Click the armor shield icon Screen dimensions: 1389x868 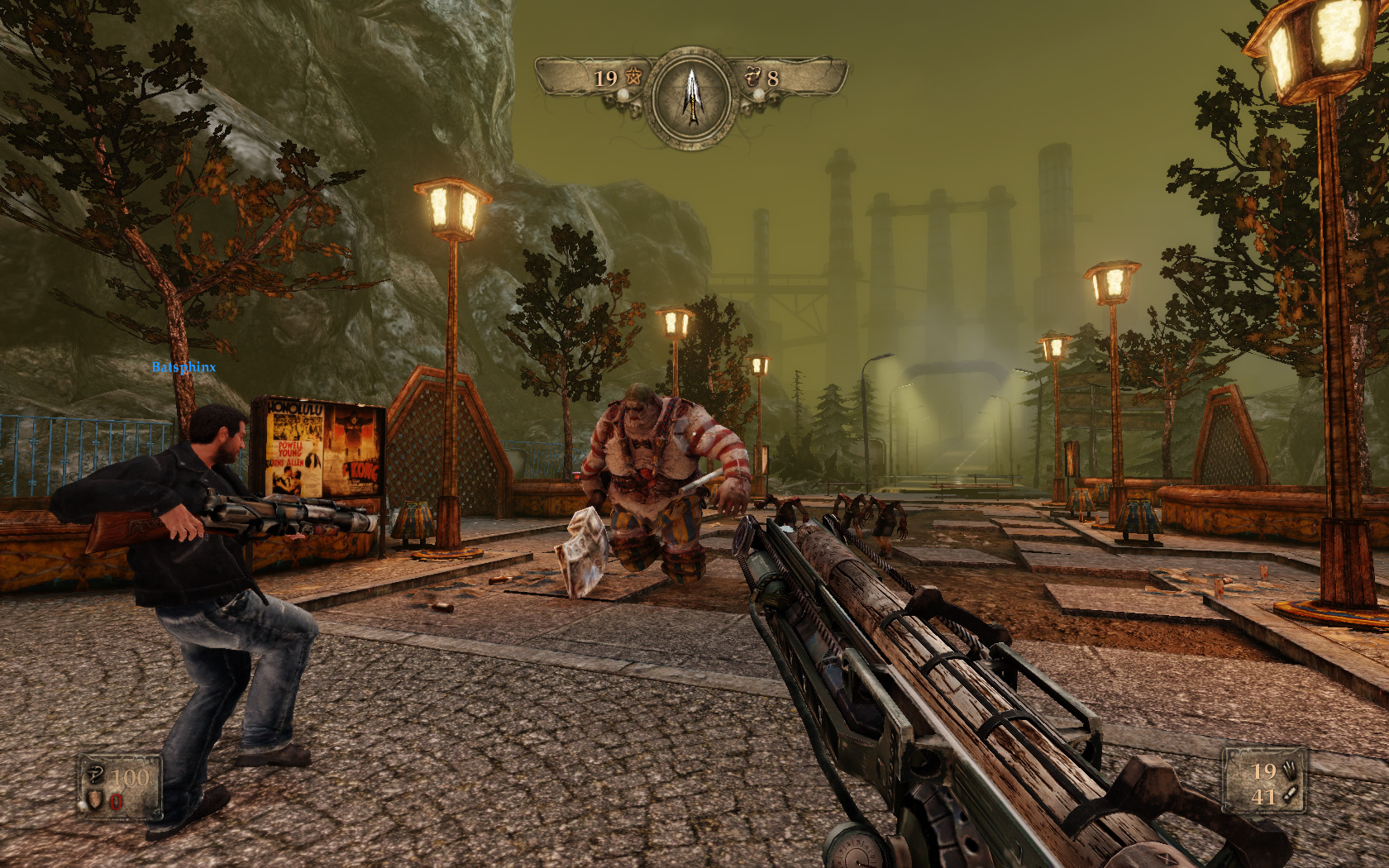pos(96,799)
